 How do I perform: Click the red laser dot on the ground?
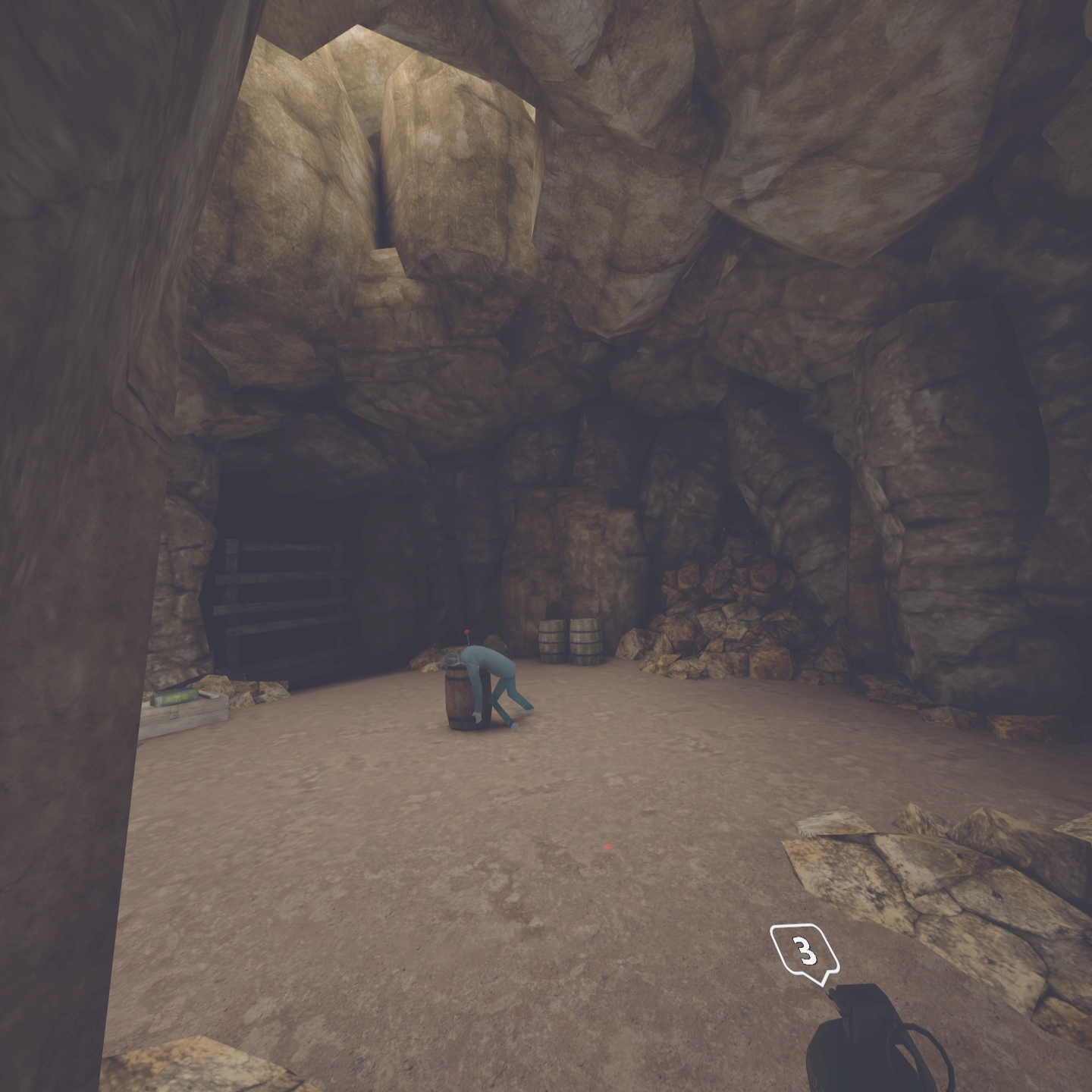[607, 844]
